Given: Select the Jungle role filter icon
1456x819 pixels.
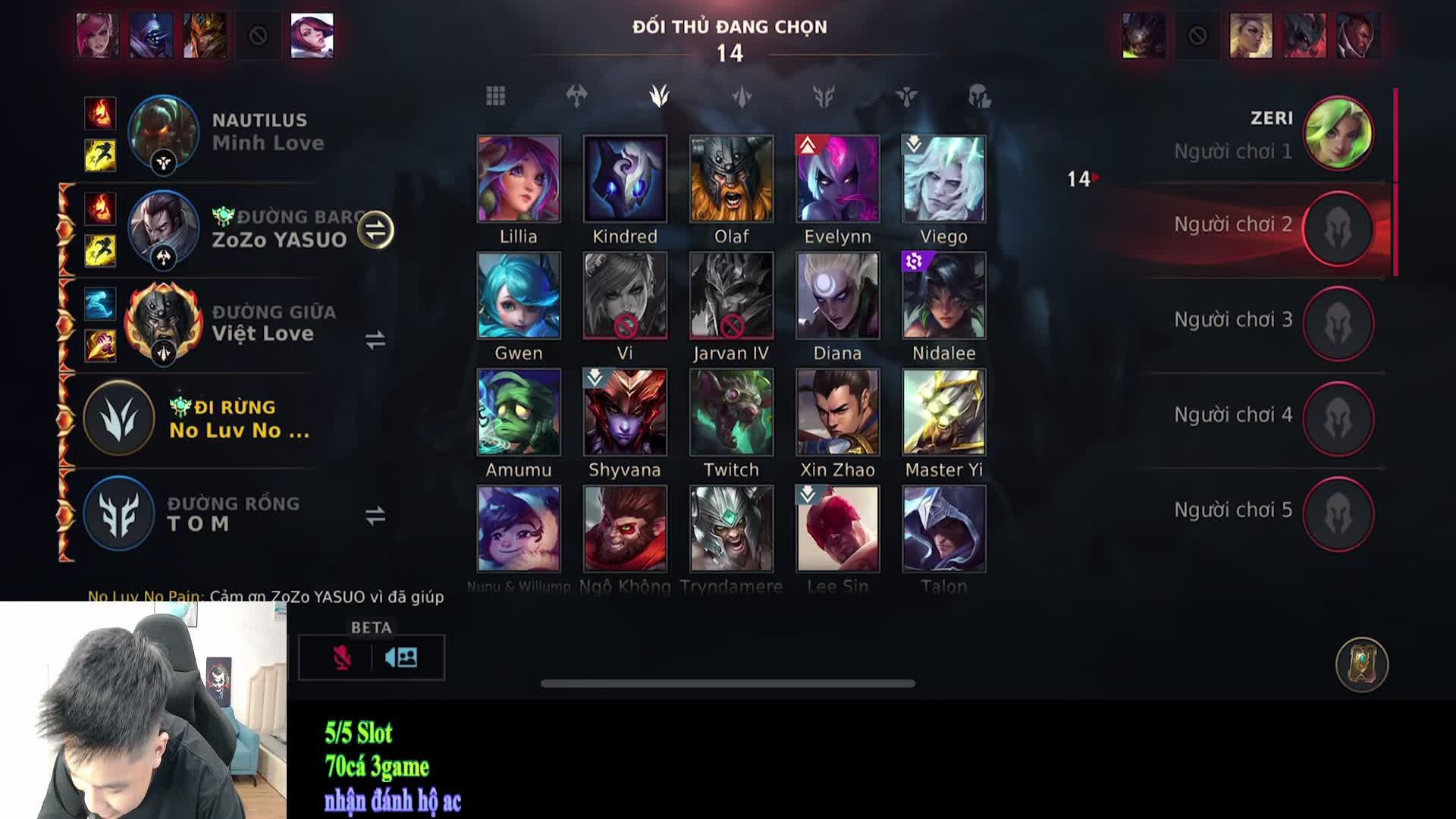Looking at the screenshot, I should click(658, 96).
